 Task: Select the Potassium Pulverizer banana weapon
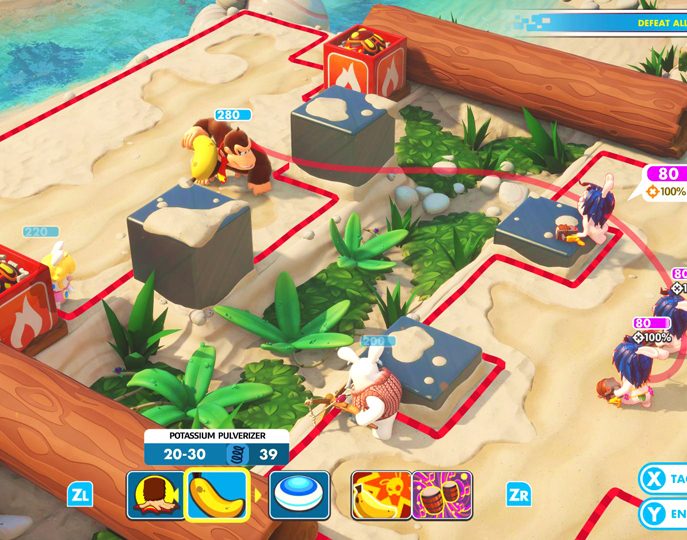click(216, 495)
